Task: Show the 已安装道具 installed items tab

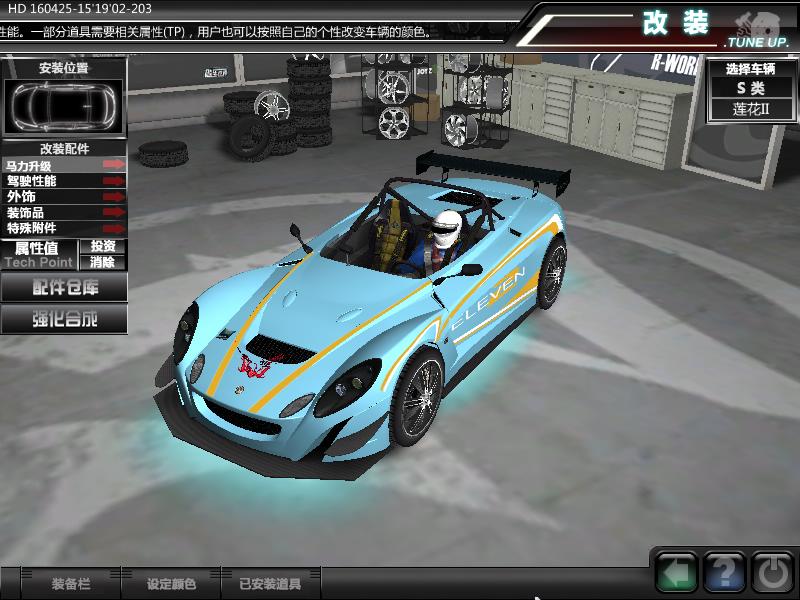Action: [x=270, y=584]
